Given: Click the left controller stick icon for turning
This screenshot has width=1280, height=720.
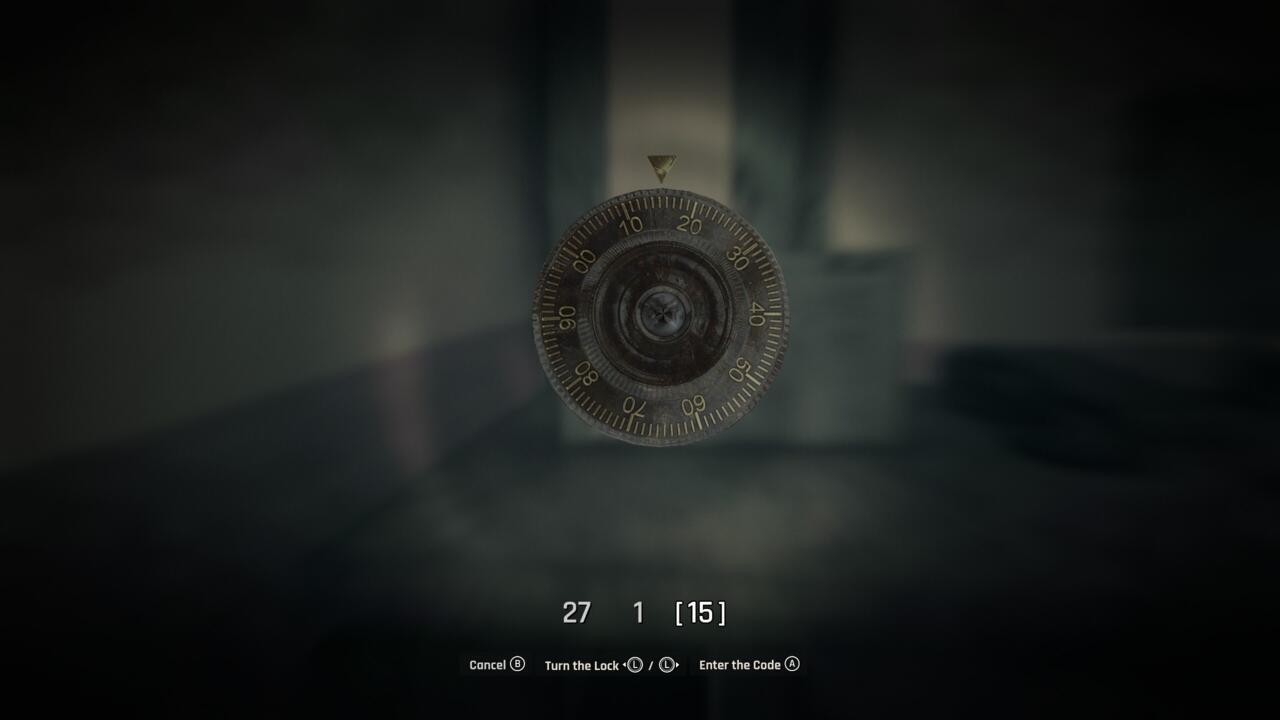Looking at the screenshot, I should click(636, 665).
